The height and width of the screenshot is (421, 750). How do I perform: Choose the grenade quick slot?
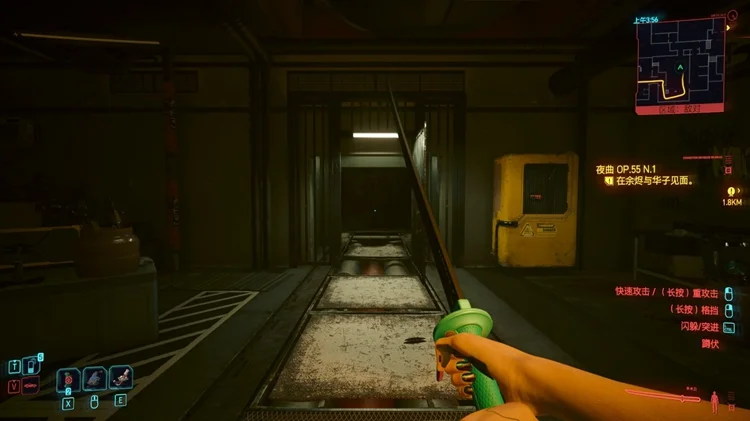point(68,379)
